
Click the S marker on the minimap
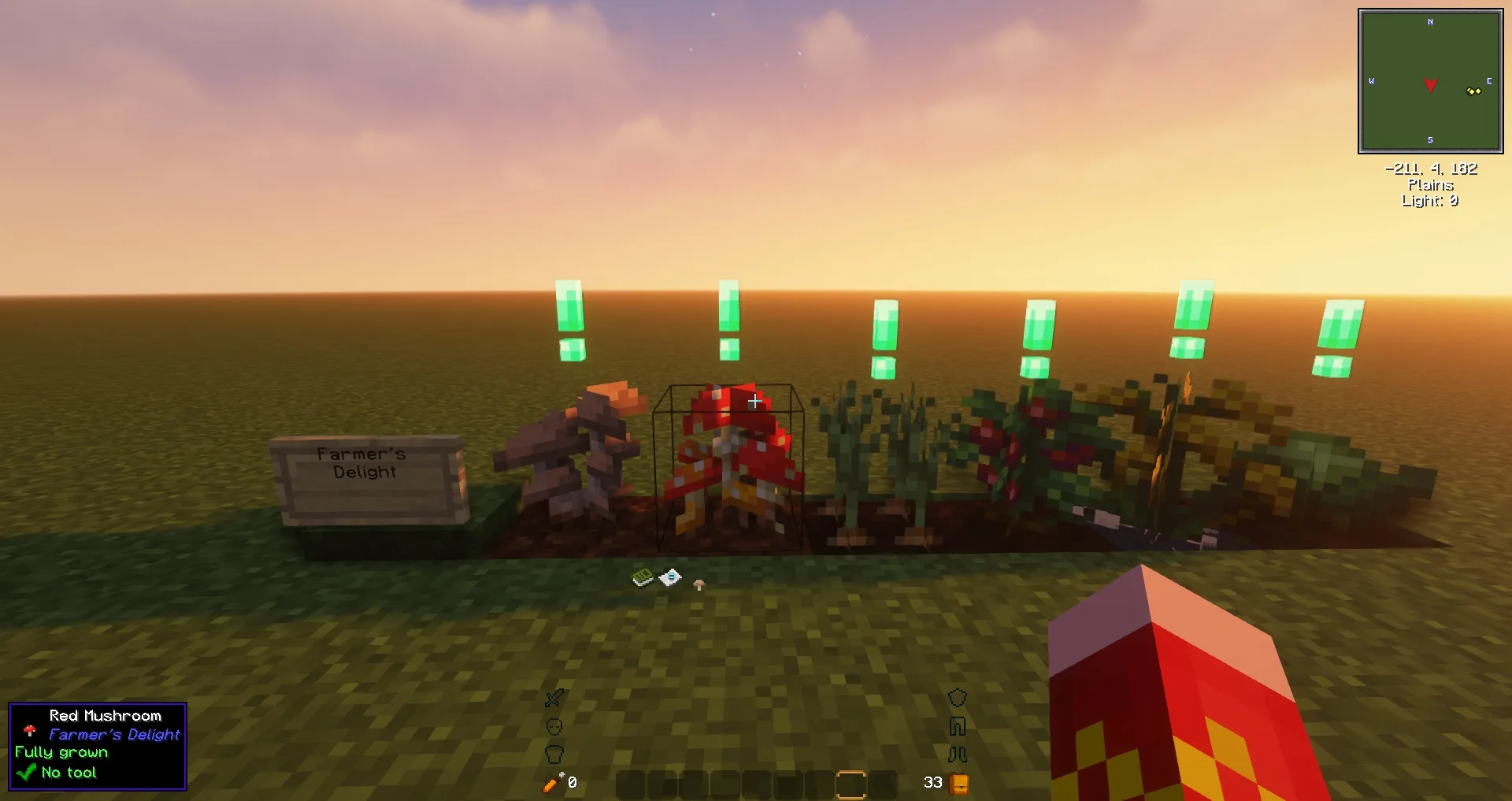point(1430,139)
